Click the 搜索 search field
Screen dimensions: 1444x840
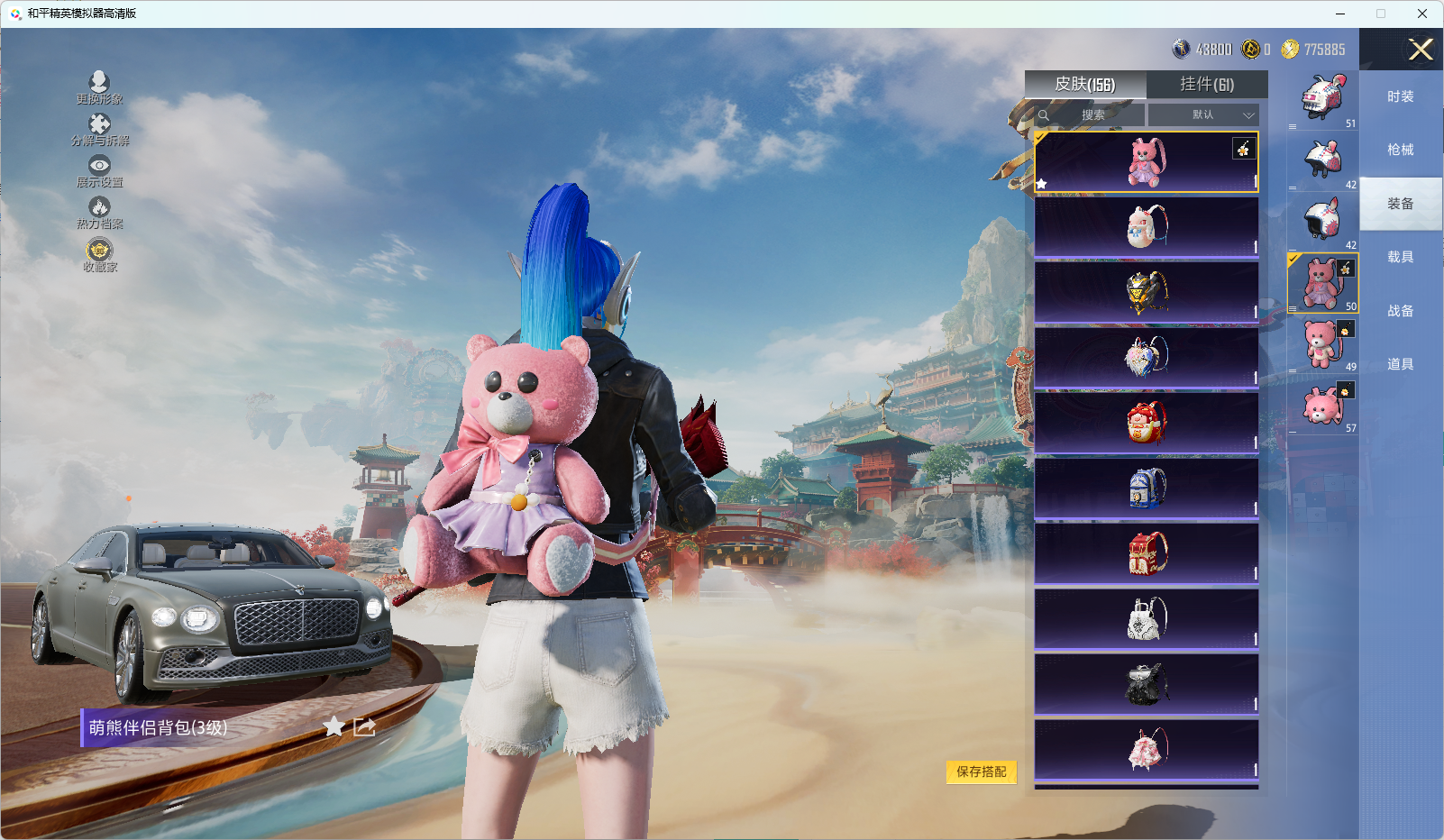[x=1092, y=115]
